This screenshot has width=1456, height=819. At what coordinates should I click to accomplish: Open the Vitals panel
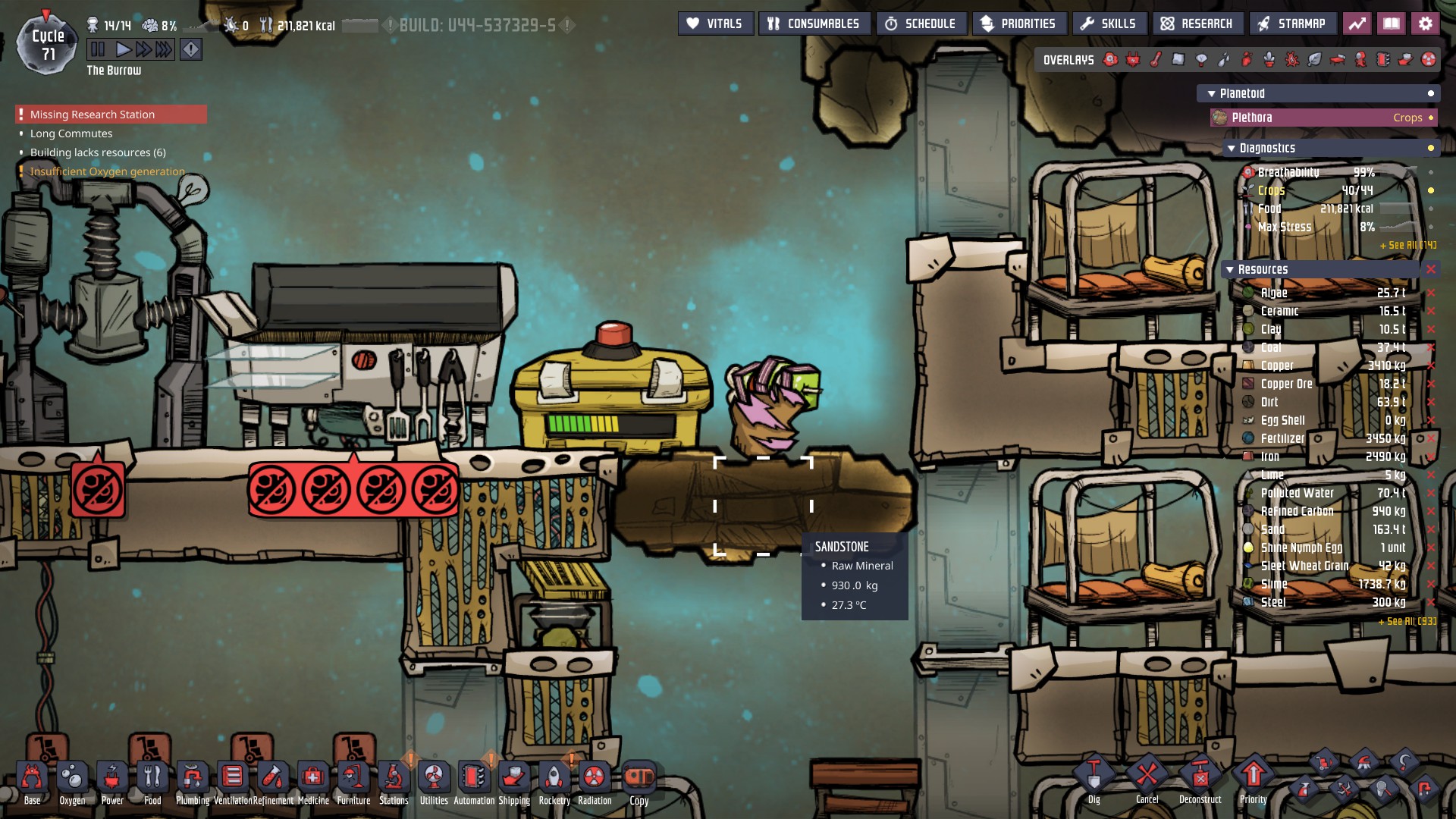click(715, 24)
